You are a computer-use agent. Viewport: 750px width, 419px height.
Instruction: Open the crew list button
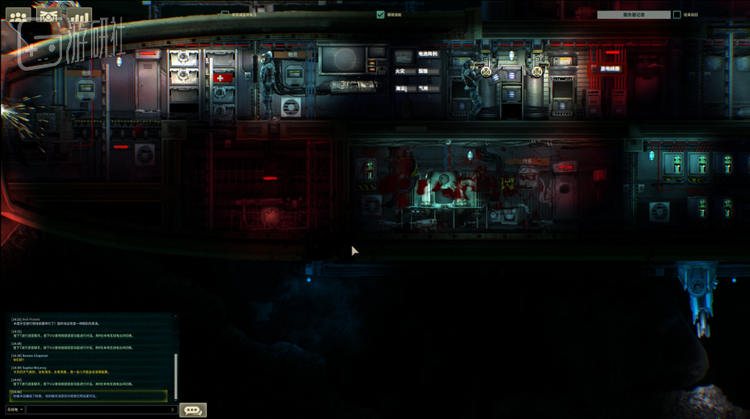click(18, 16)
